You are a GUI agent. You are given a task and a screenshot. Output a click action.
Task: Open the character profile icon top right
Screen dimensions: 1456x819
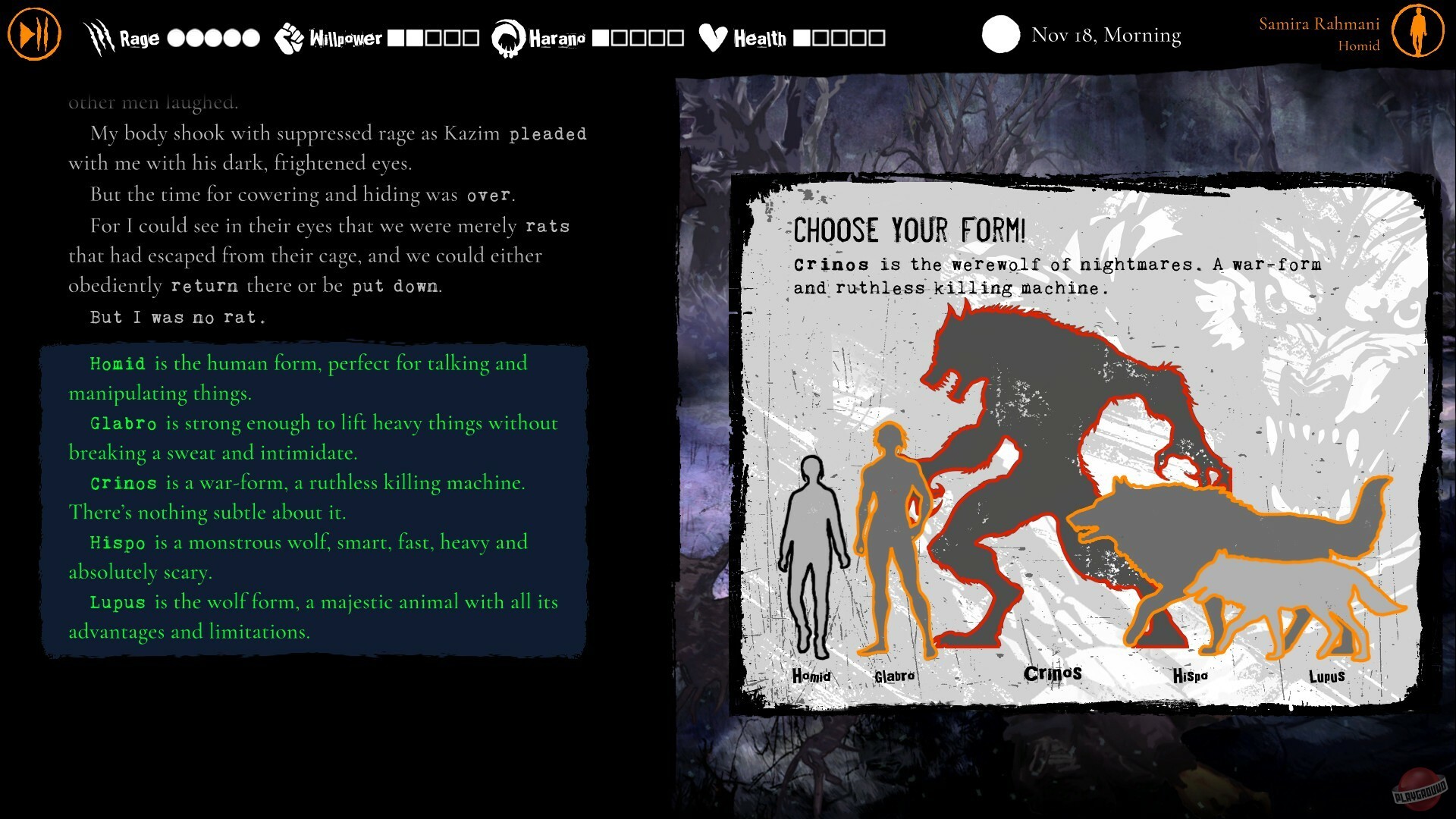coord(1420,32)
